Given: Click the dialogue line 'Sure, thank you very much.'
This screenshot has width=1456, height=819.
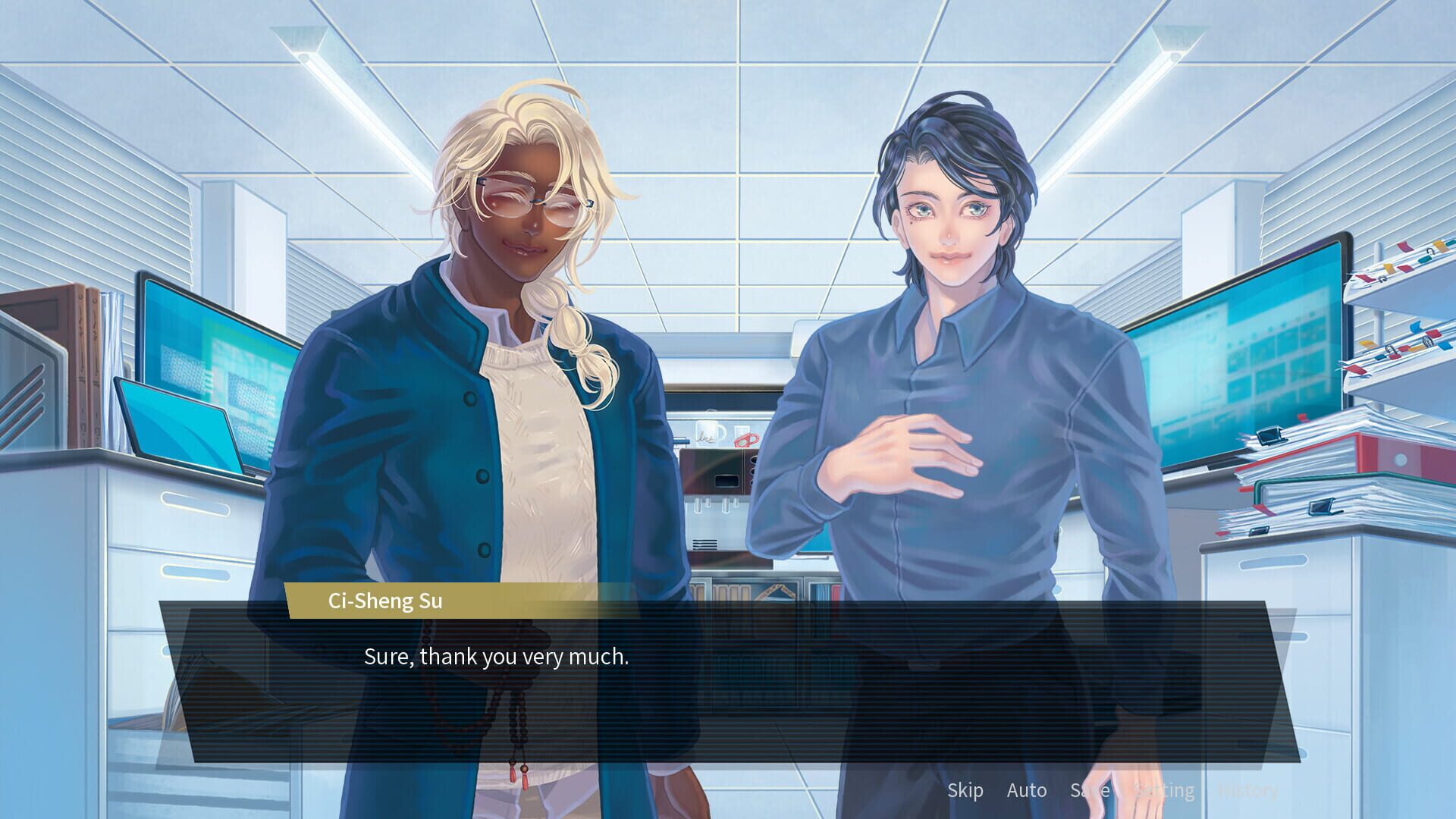Looking at the screenshot, I should click(x=497, y=657).
